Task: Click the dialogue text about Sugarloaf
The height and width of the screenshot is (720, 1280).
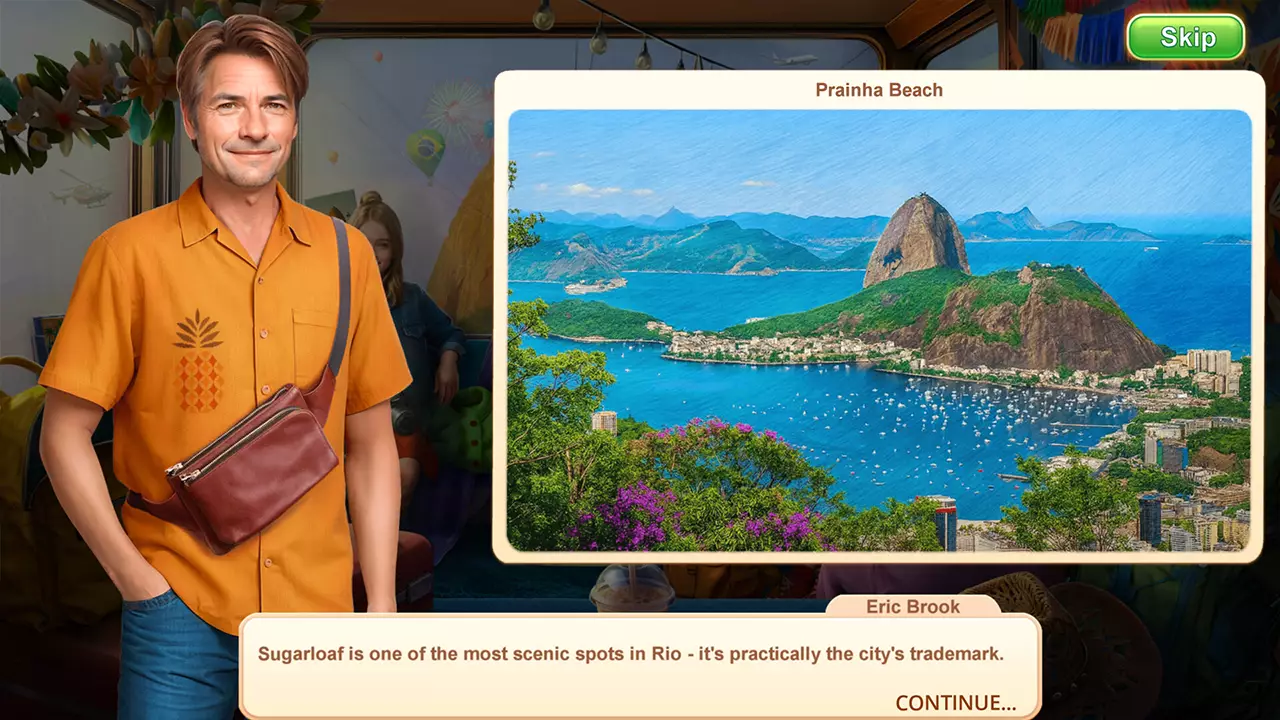Action: tap(635, 655)
